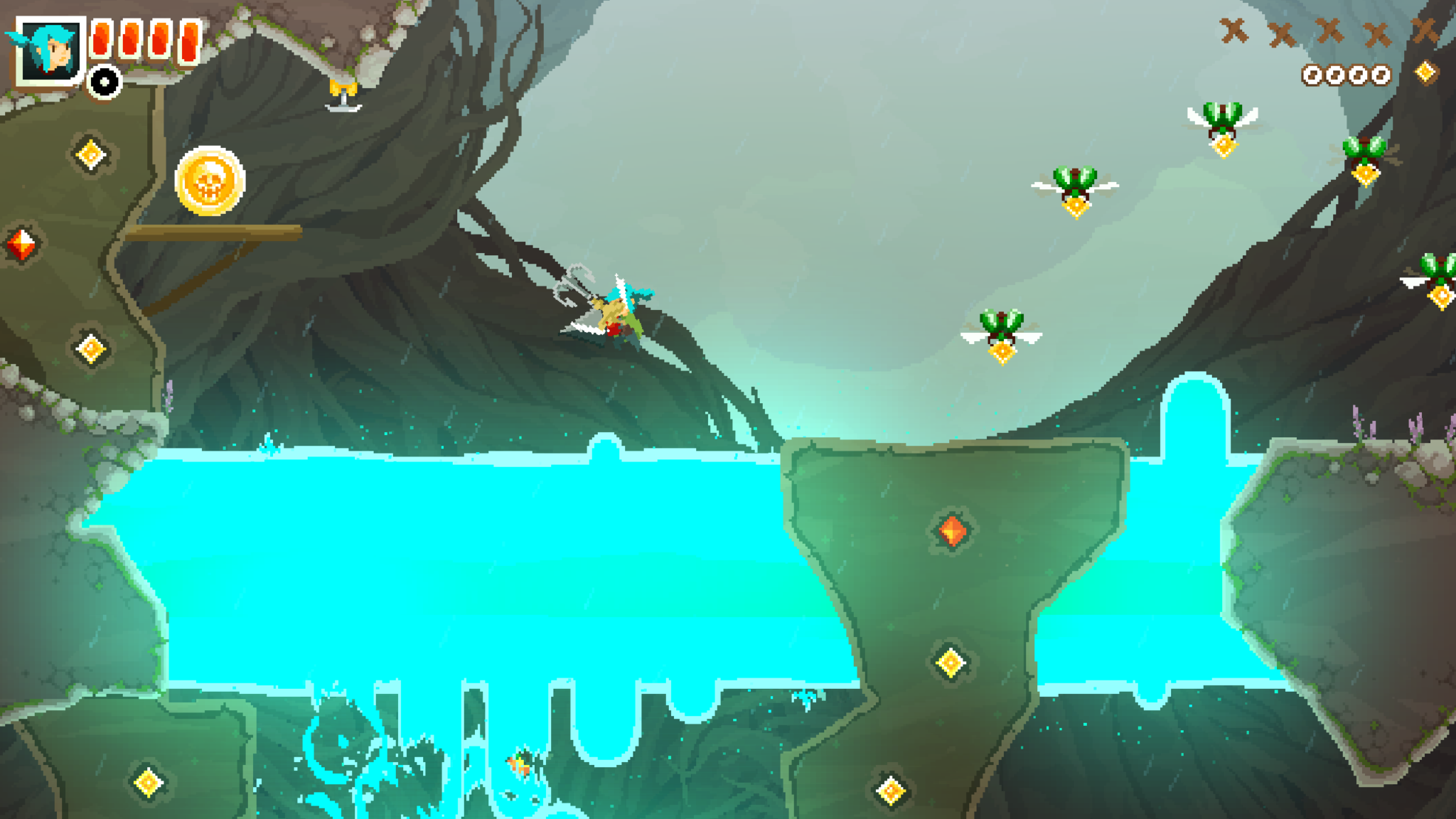Click the yellow gem currency icon
This screenshot has height=819, width=1456.
coord(1425,73)
